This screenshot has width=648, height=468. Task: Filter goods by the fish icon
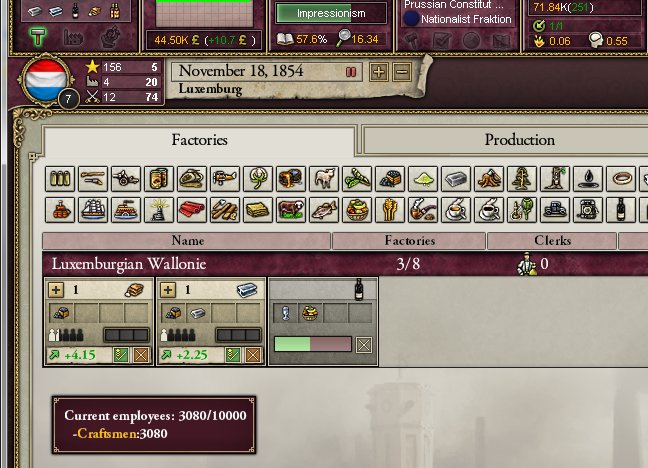(324, 211)
